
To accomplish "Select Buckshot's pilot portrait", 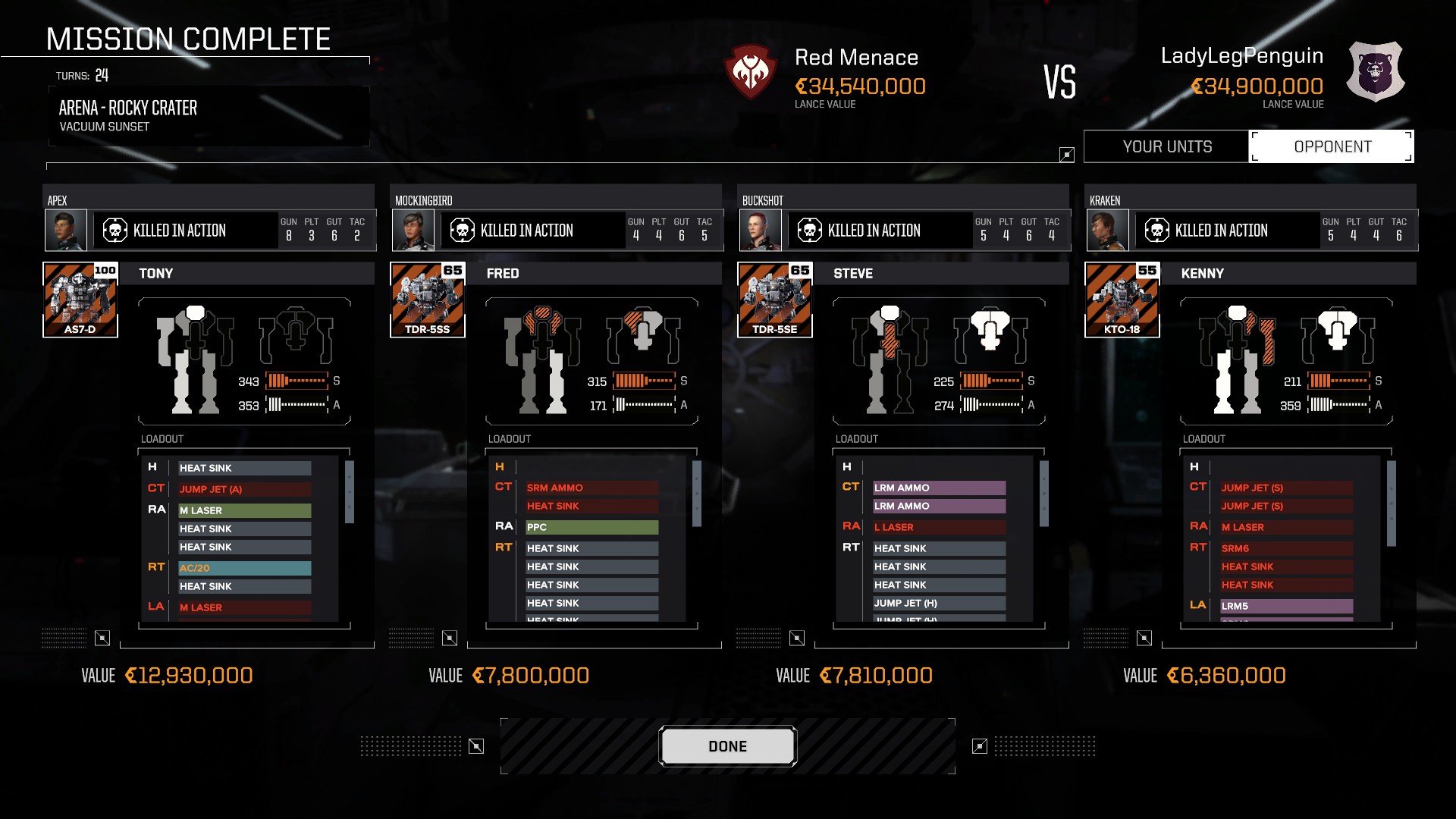I will pyautogui.click(x=760, y=231).
